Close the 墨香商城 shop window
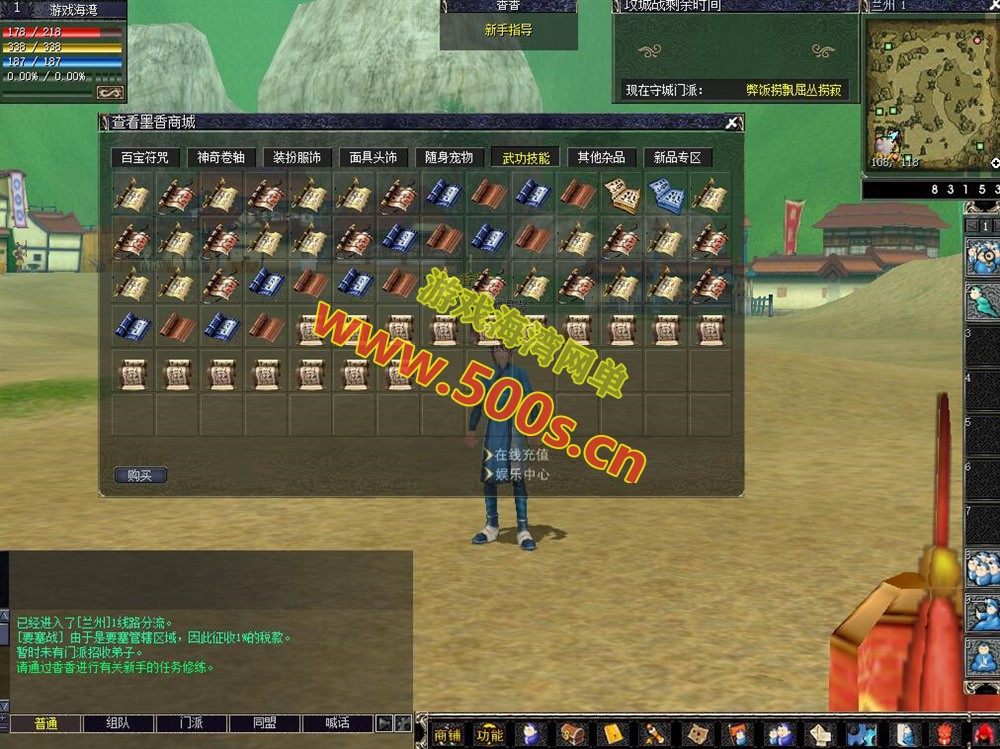The width and height of the screenshot is (1000, 749). 732,123
